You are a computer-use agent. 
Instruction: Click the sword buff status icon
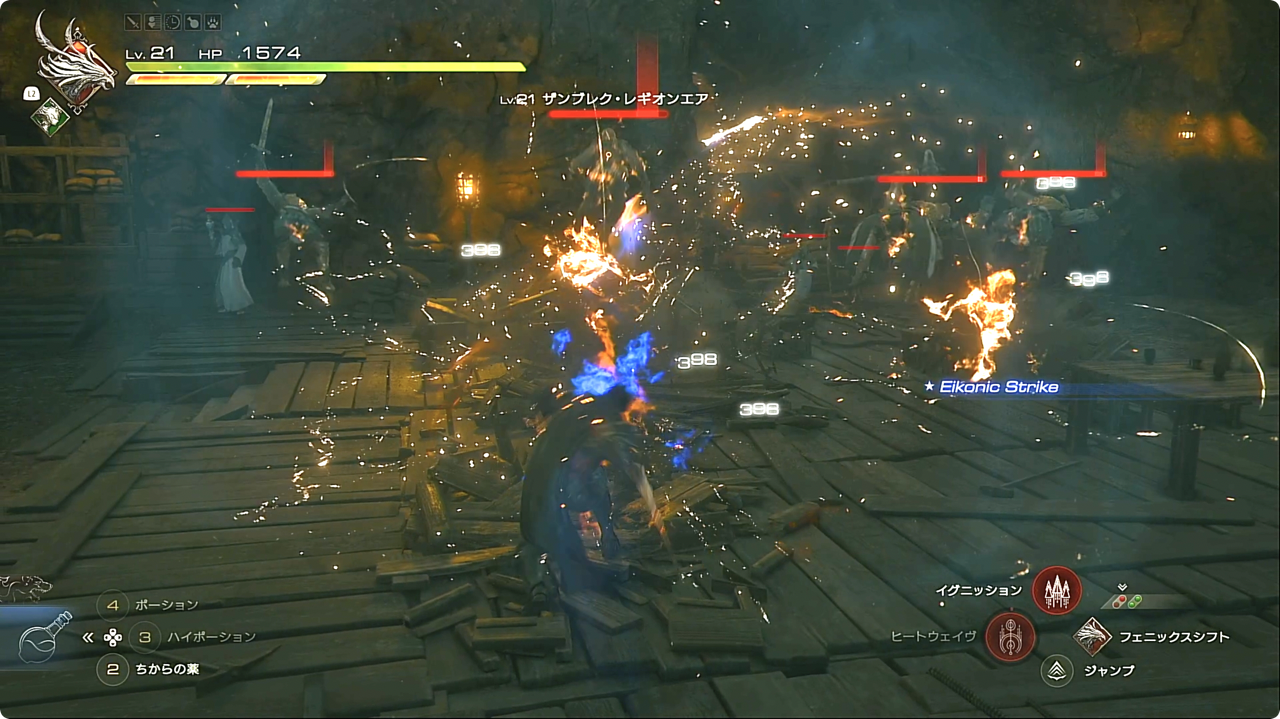133,21
